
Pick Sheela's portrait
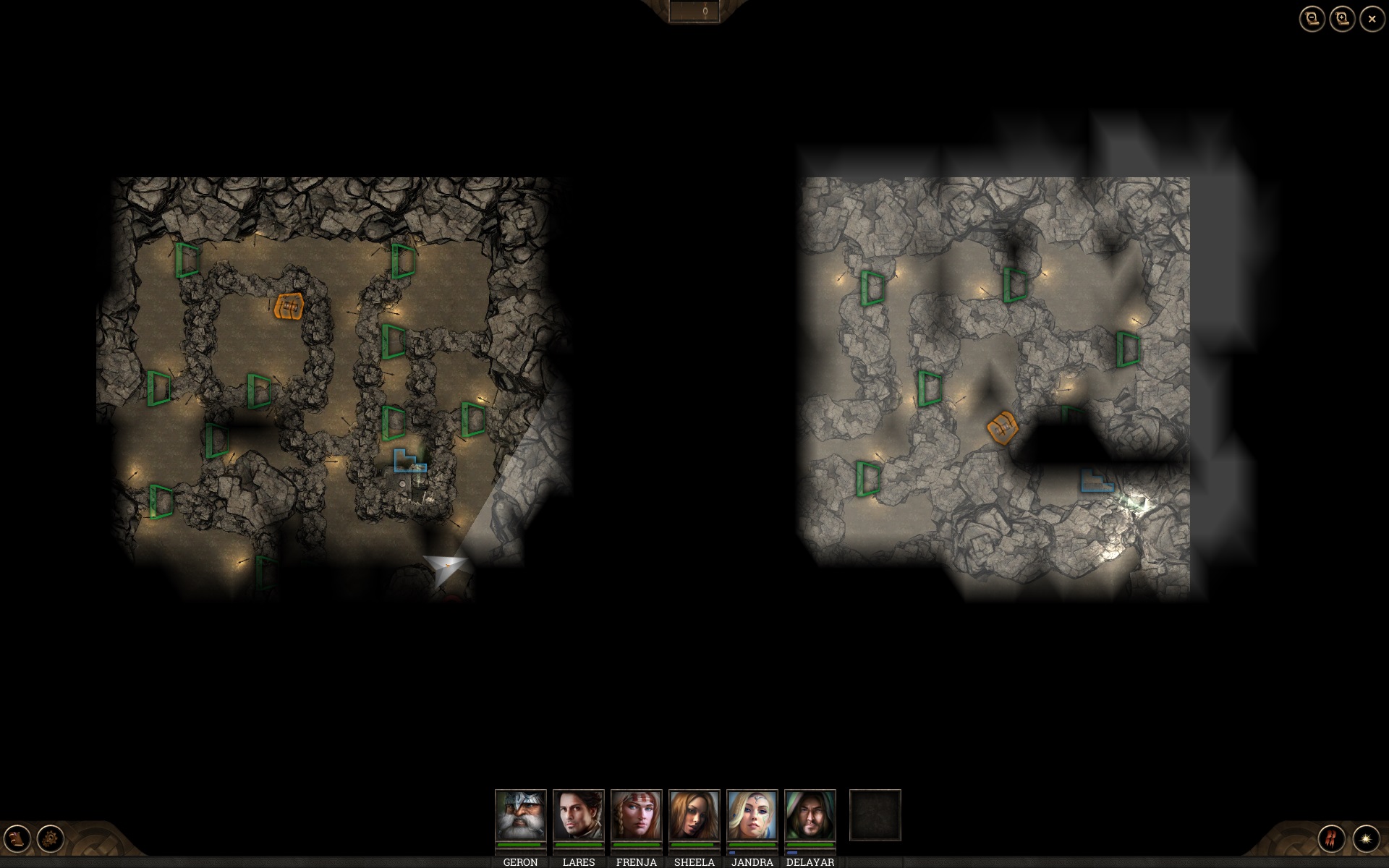click(x=694, y=815)
